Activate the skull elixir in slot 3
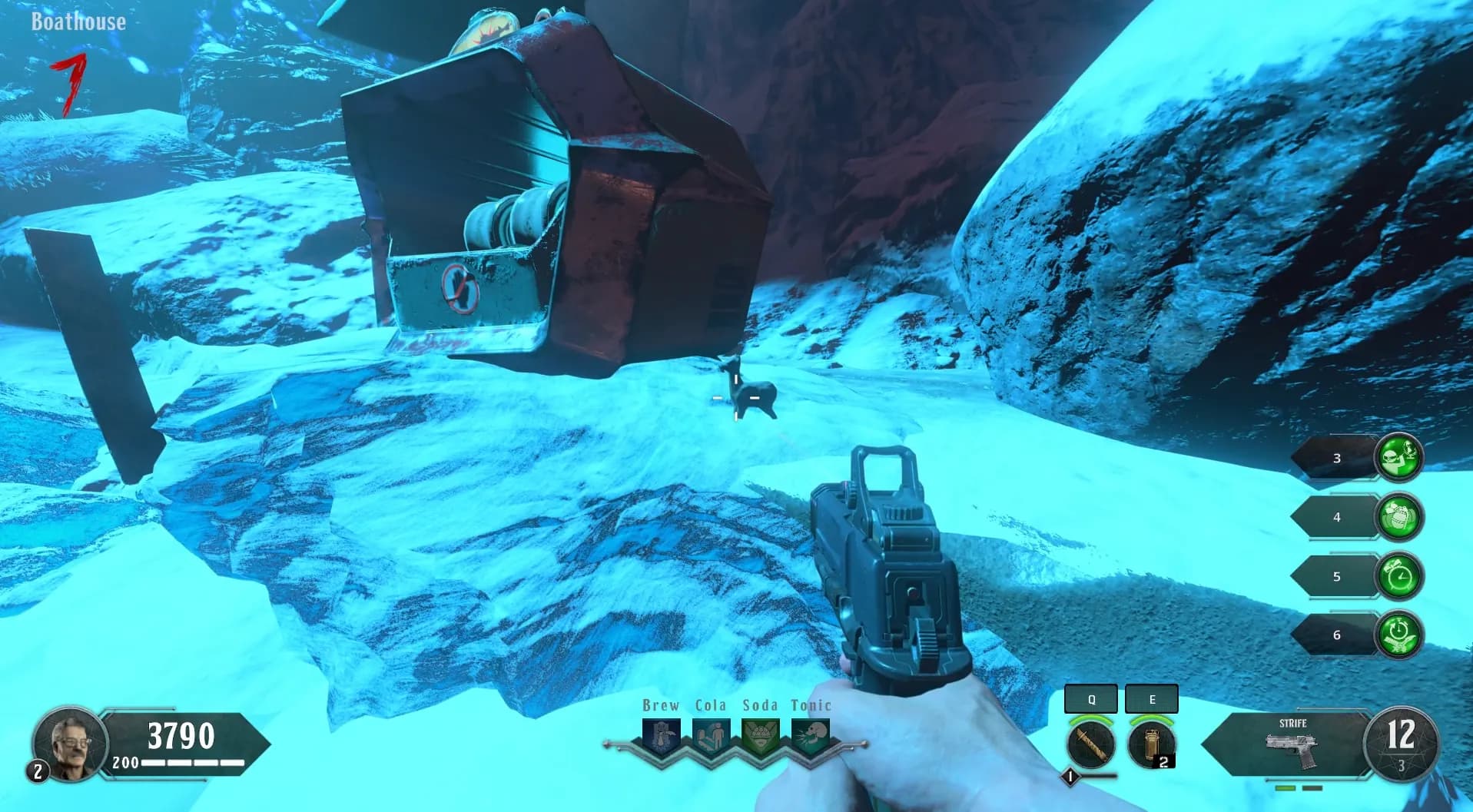Screen dimensions: 1473x812 pyautogui.click(x=1398, y=458)
